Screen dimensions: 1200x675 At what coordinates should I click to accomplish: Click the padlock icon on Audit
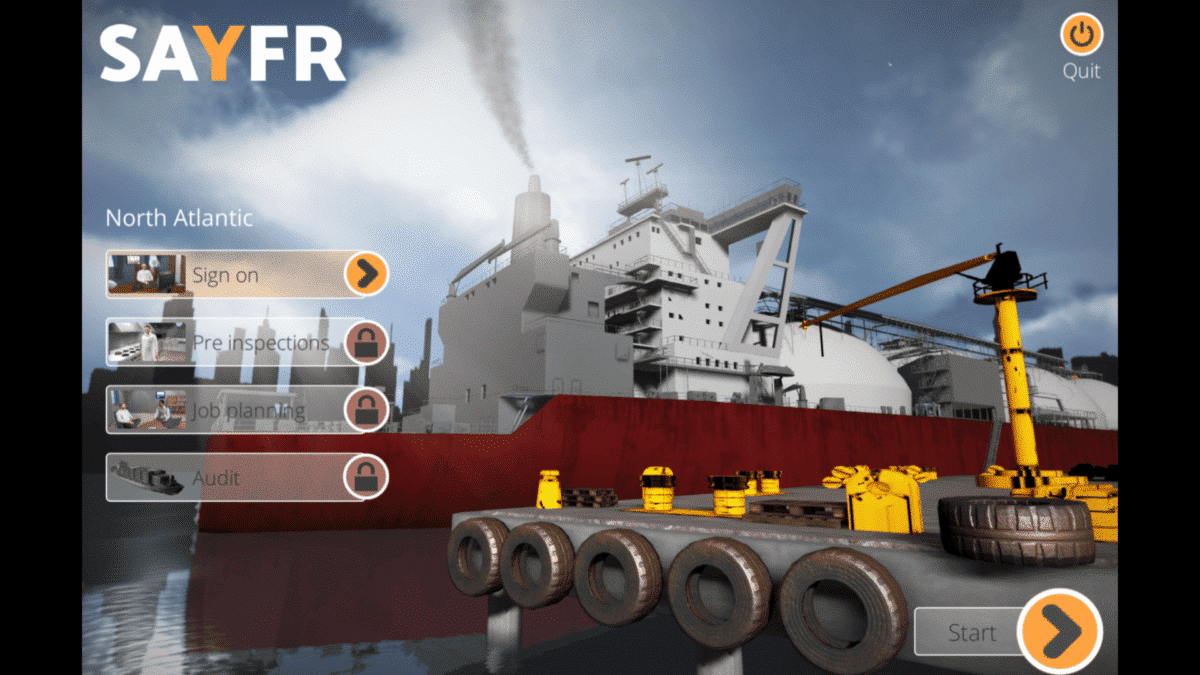click(x=366, y=478)
